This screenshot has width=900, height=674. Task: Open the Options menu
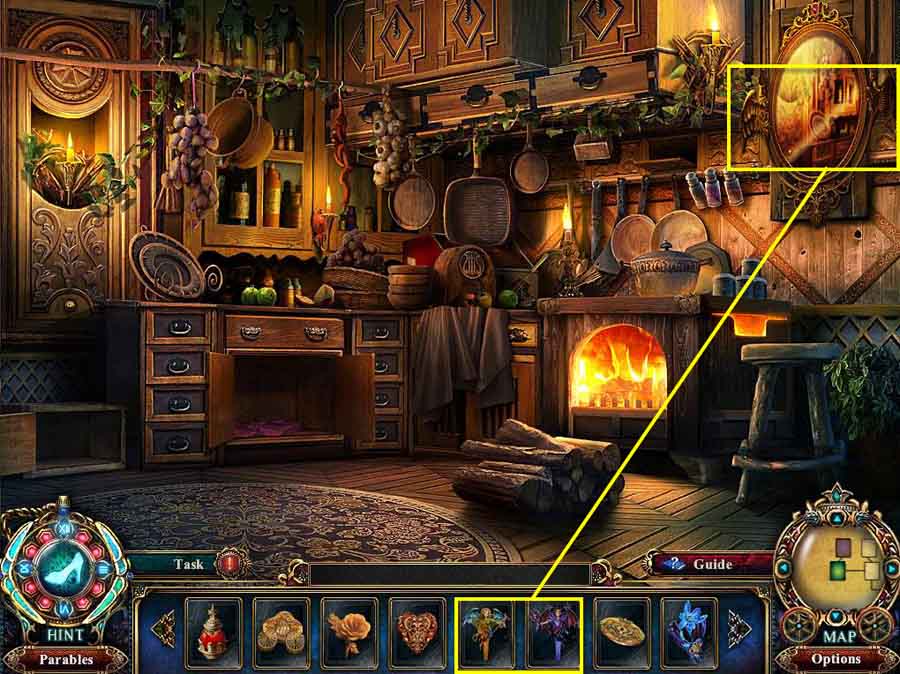point(836,659)
